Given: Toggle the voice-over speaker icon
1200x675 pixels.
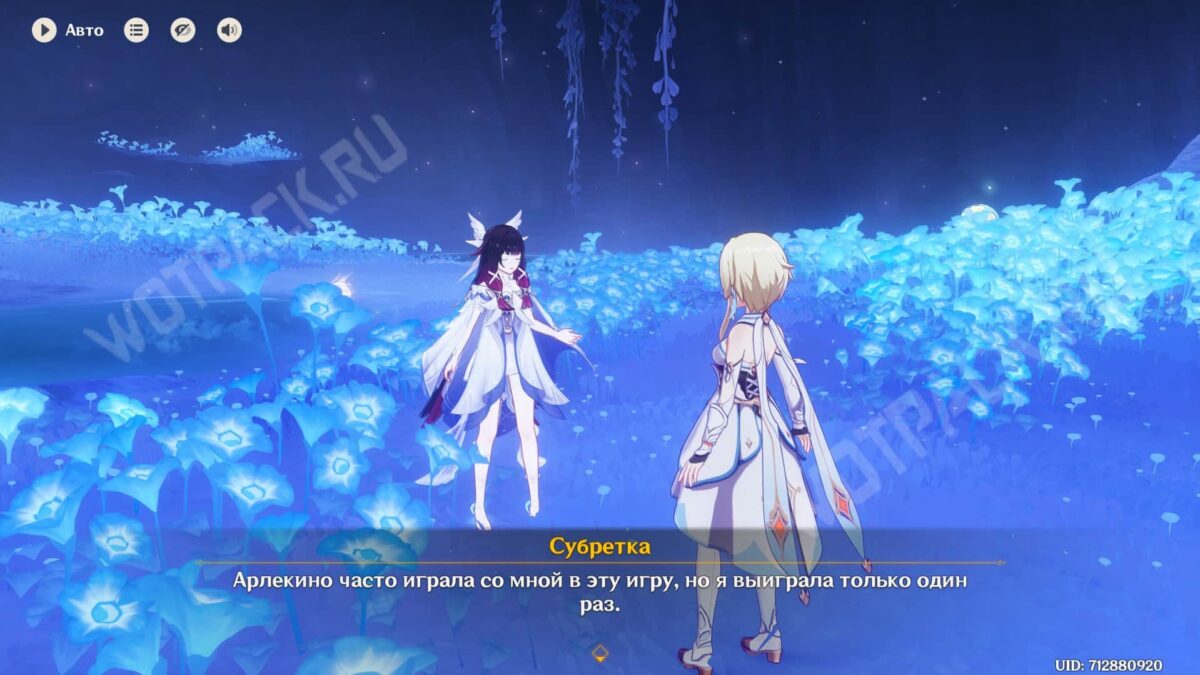Looking at the screenshot, I should [229, 30].
